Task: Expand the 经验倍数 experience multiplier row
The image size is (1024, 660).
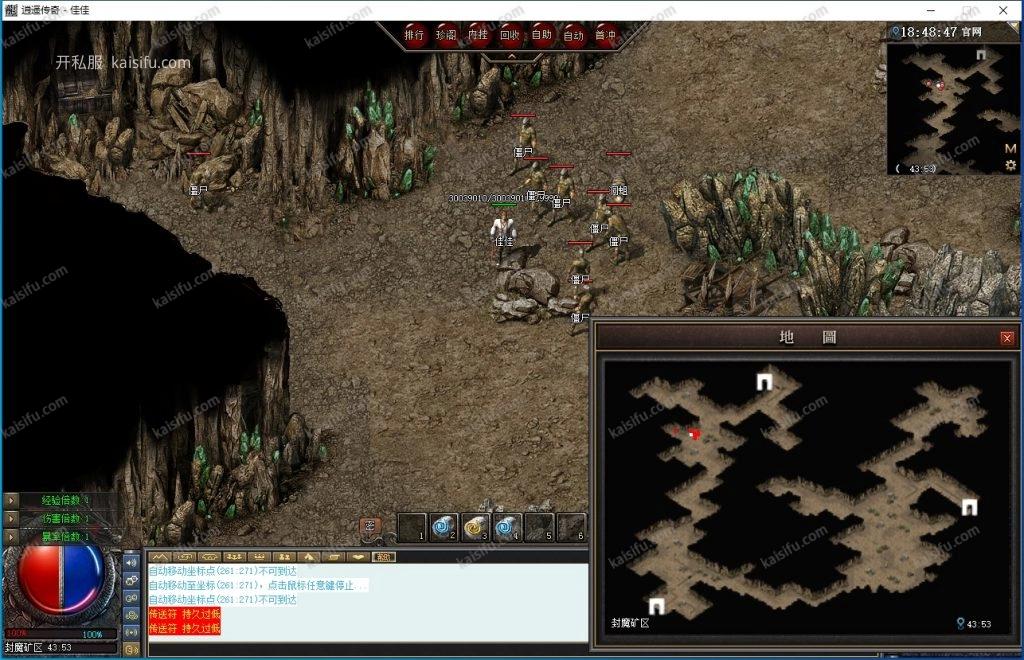Action: click(11, 500)
